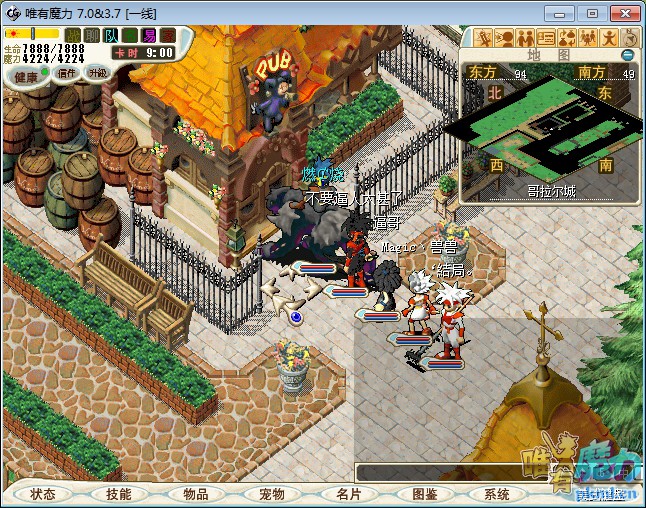Click the 健康 health button
Screen dimensions: 646x508
26,76
